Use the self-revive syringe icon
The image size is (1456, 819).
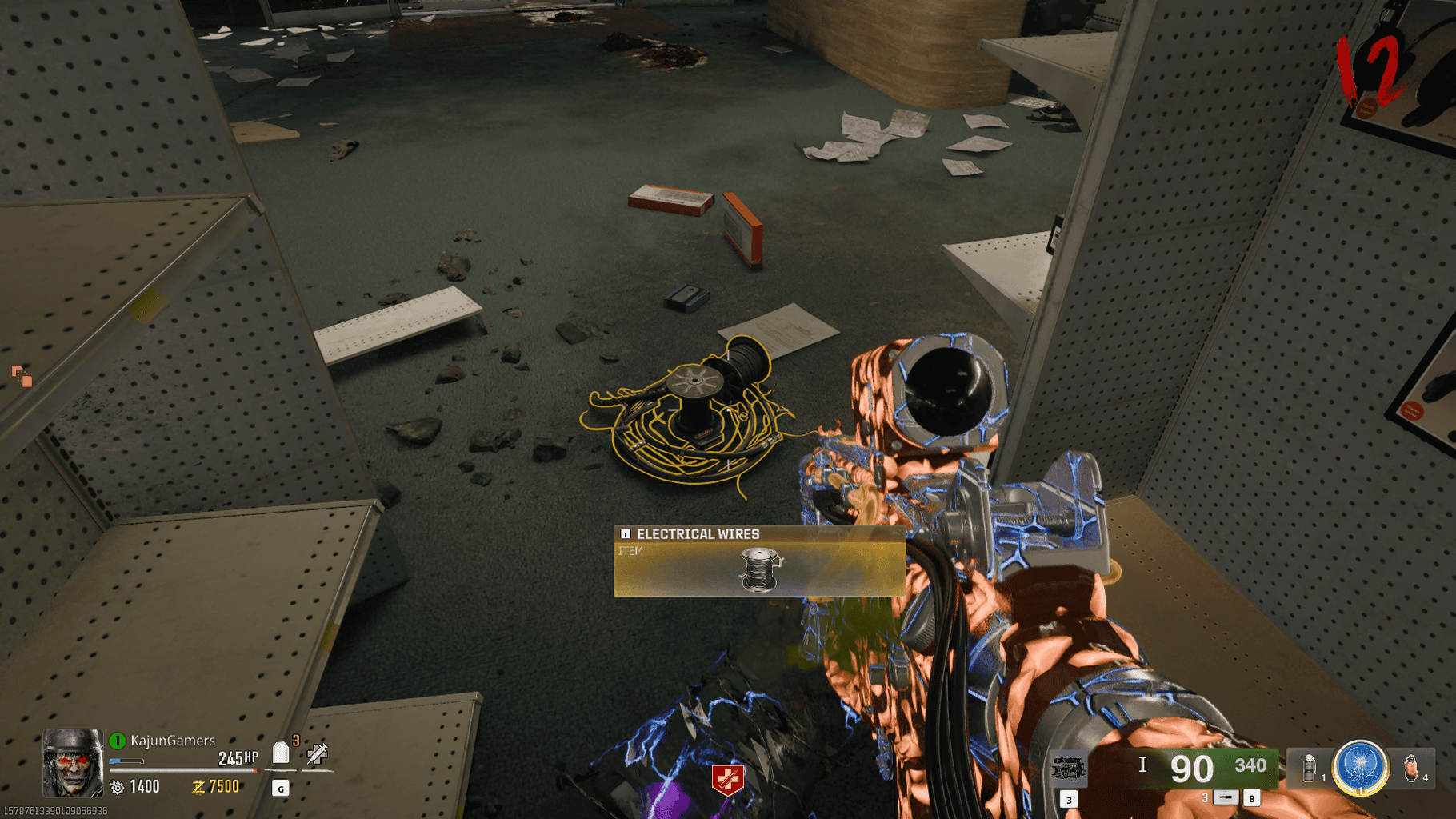click(318, 753)
